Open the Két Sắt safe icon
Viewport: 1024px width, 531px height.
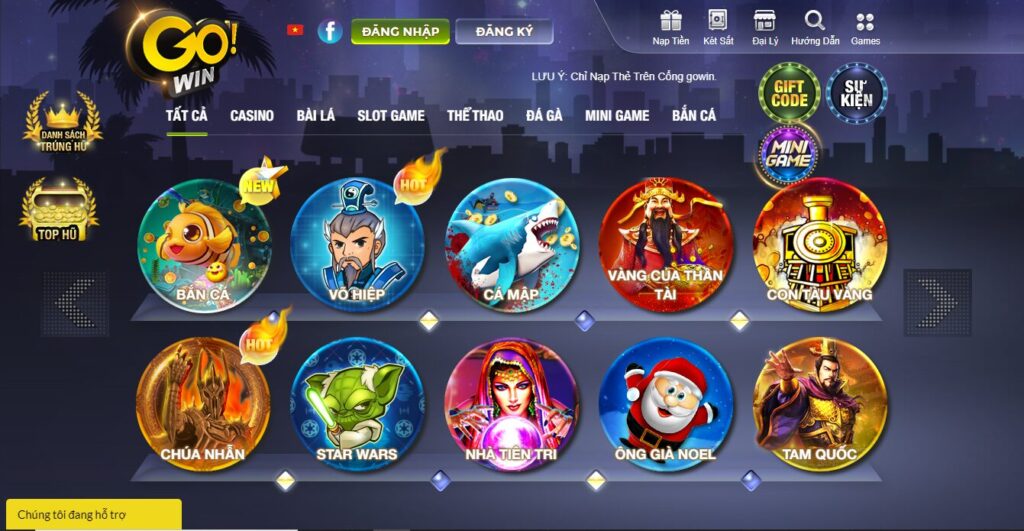718,27
